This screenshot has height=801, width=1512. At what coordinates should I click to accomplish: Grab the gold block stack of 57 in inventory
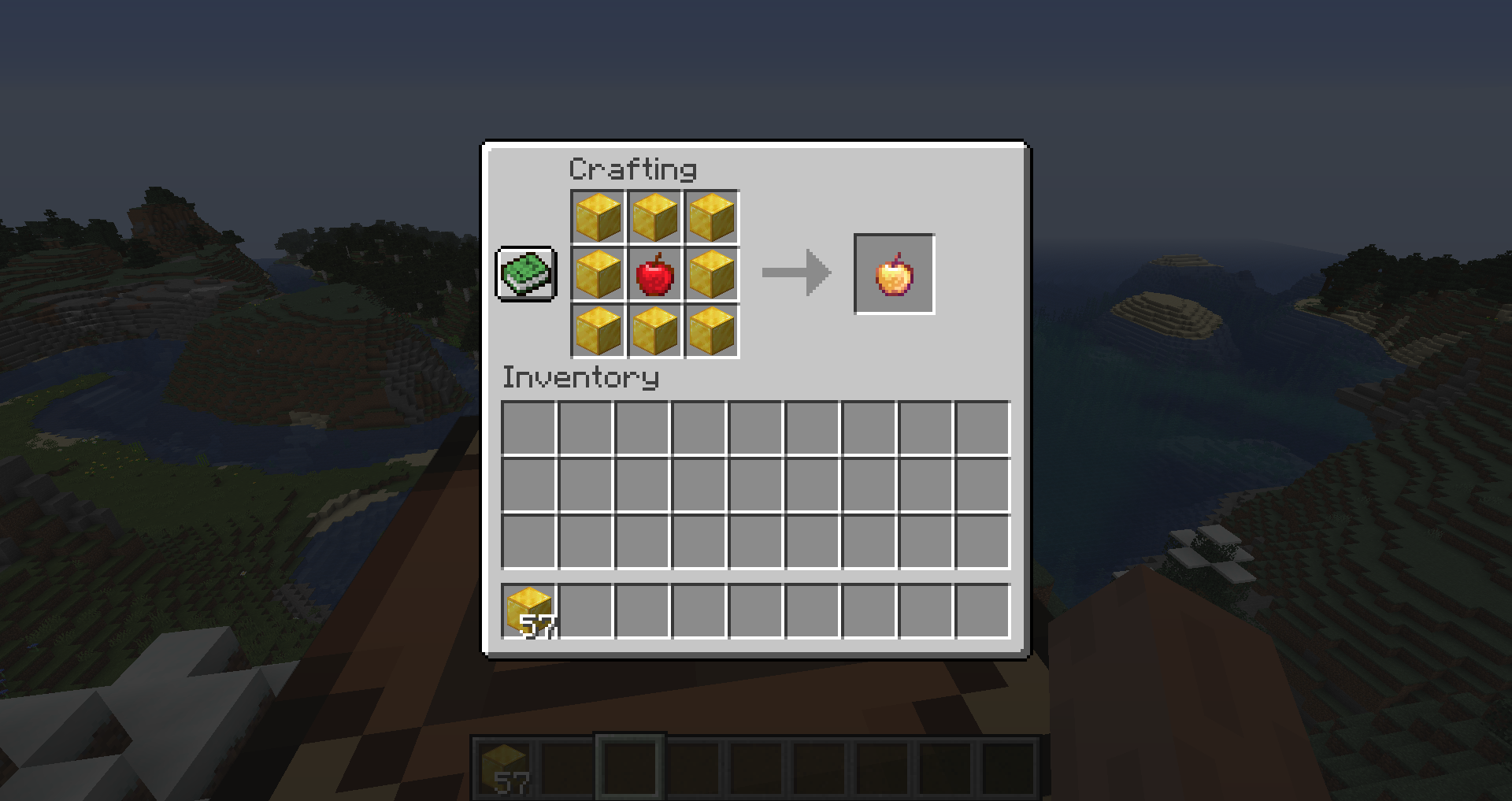529,609
